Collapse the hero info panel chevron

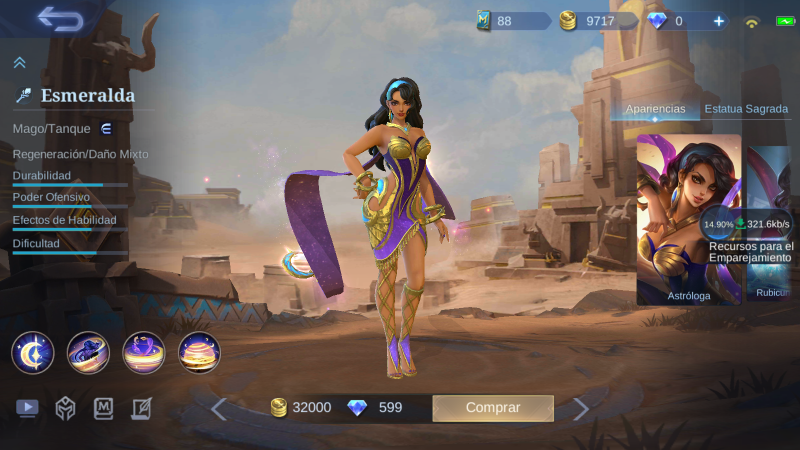(x=19, y=62)
